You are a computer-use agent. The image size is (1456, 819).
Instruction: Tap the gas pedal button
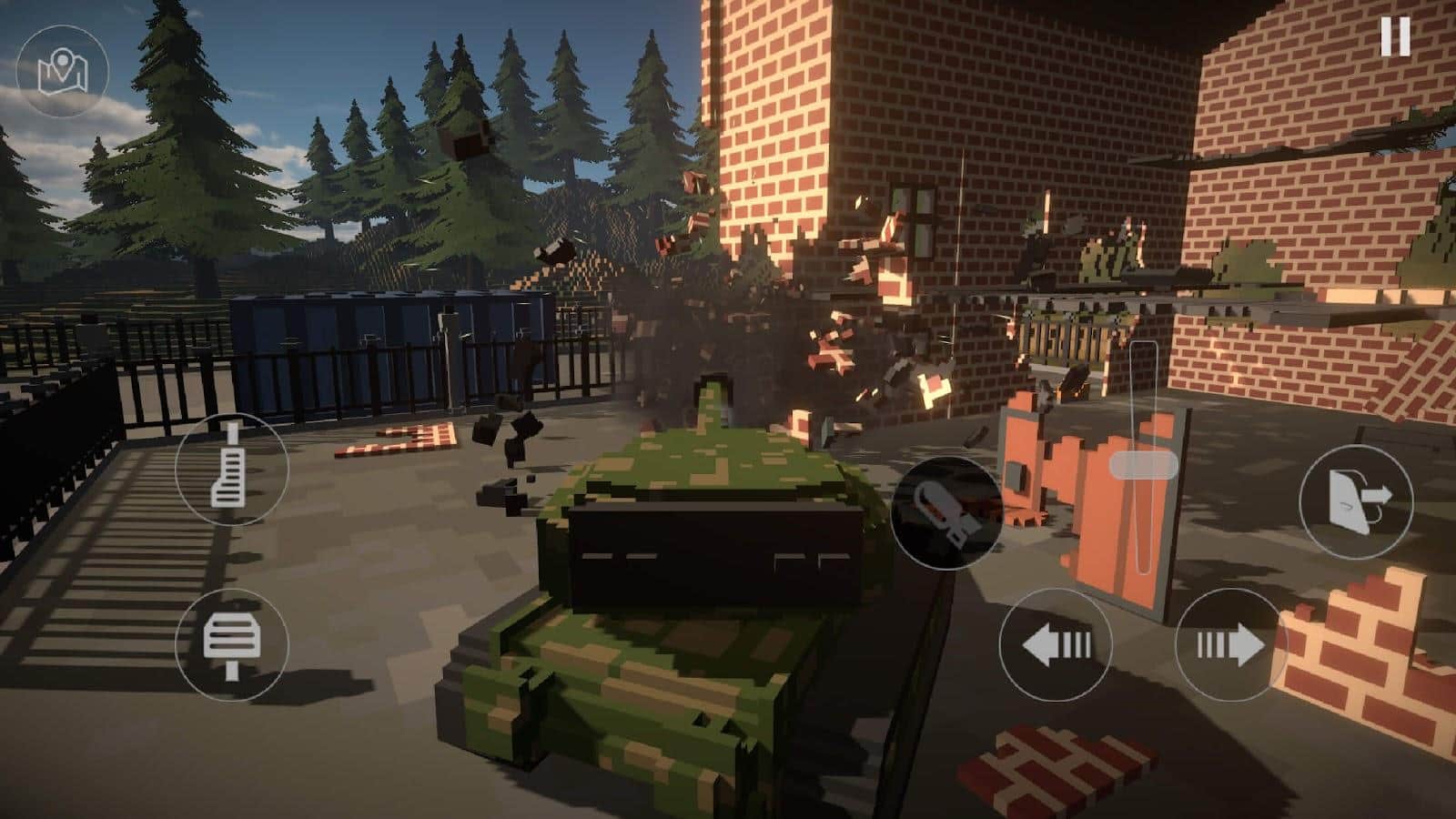231,467
